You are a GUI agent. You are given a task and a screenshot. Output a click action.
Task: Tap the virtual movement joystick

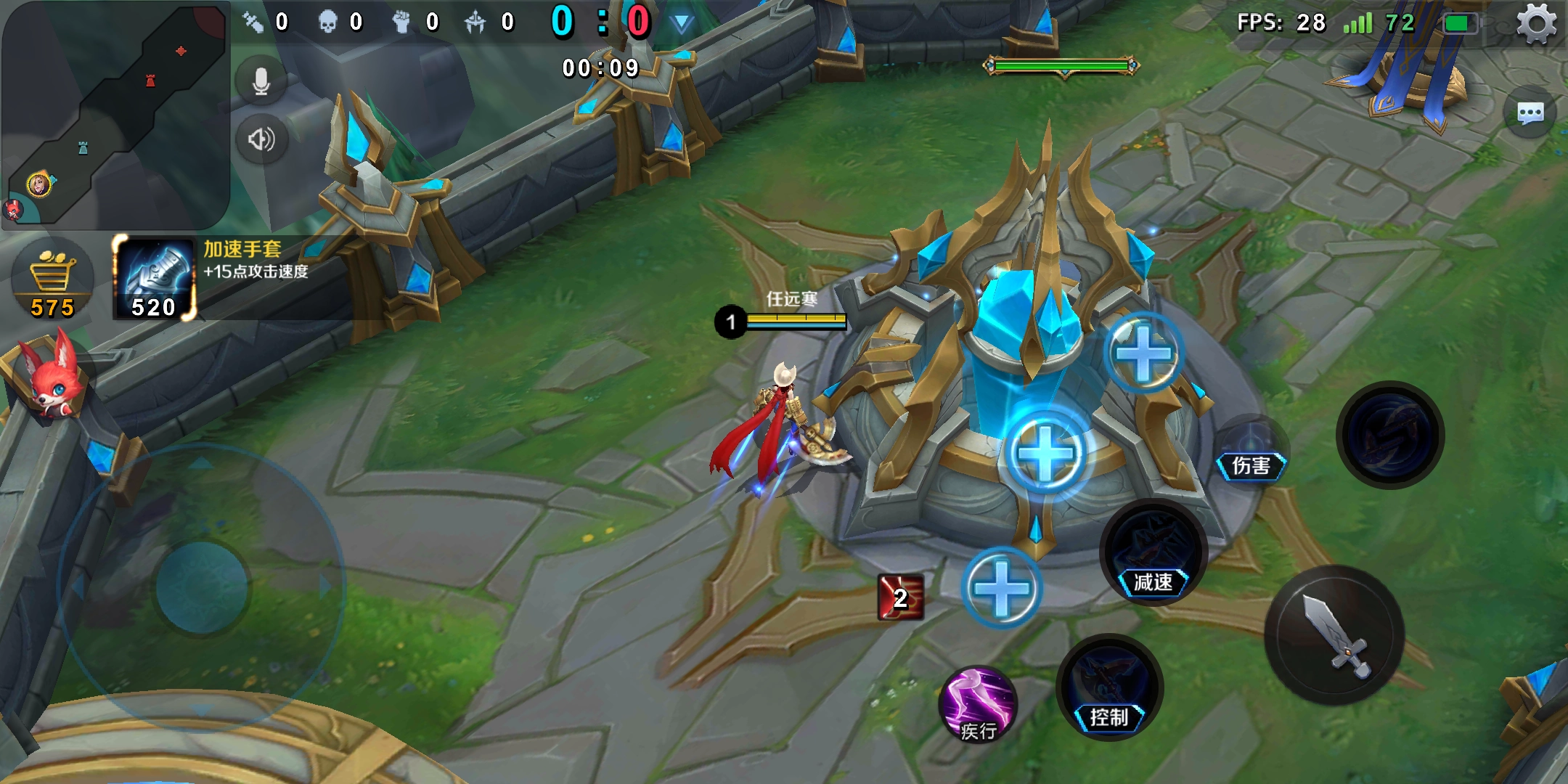(203, 587)
